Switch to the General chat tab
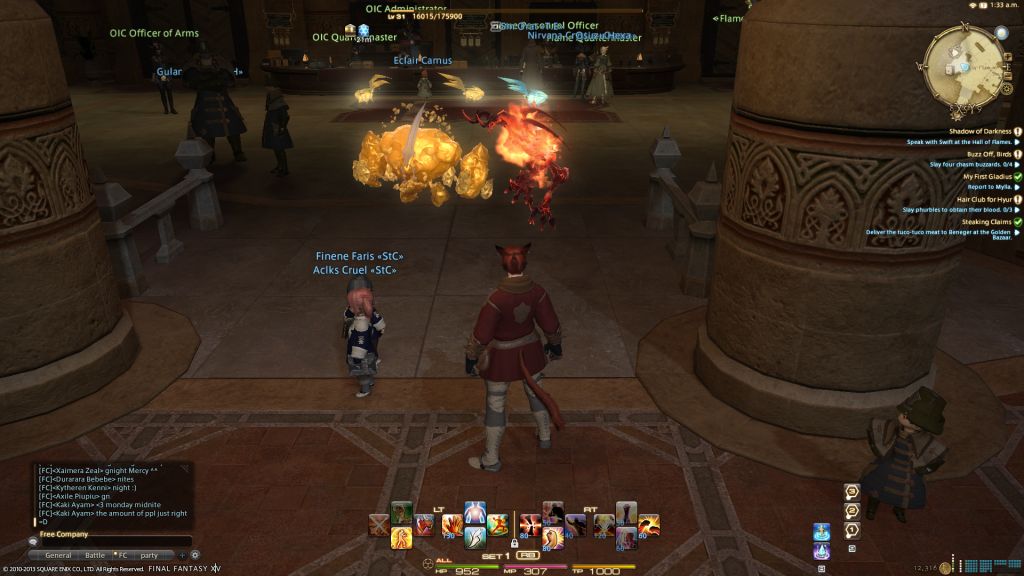The height and width of the screenshot is (576, 1024). 58,555
